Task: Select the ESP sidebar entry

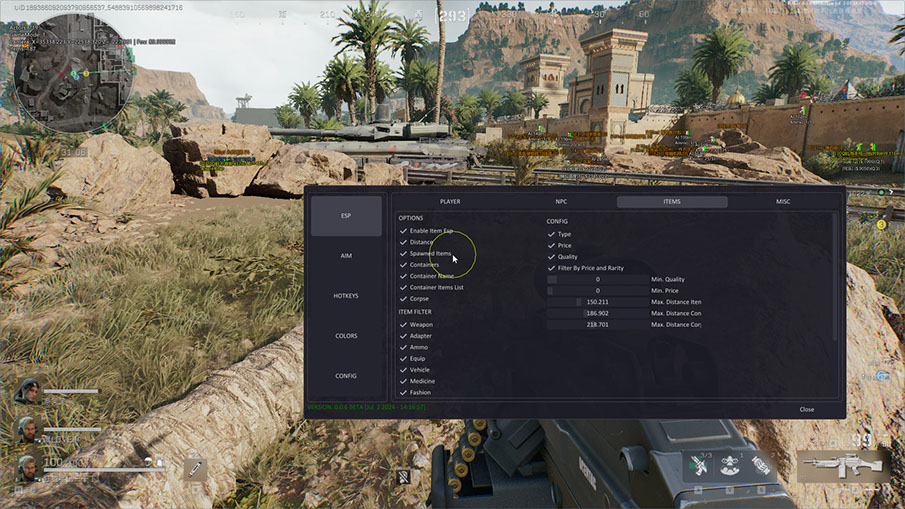Action: pos(346,216)
